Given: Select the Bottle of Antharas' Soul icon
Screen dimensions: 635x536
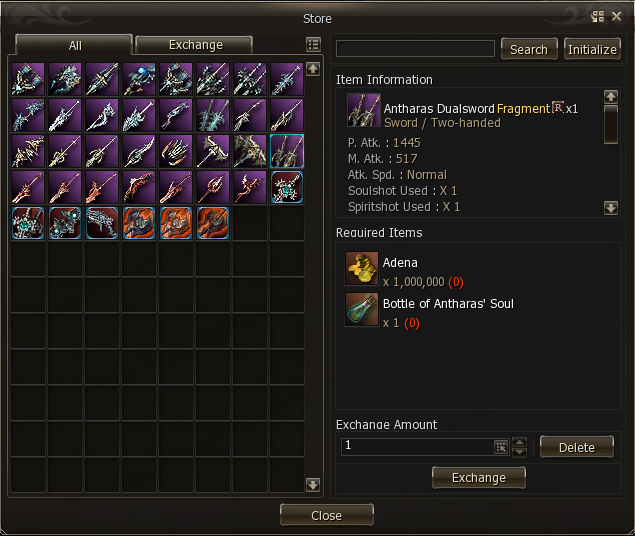Looking at the screenshot, I should [x=361, y=310].
